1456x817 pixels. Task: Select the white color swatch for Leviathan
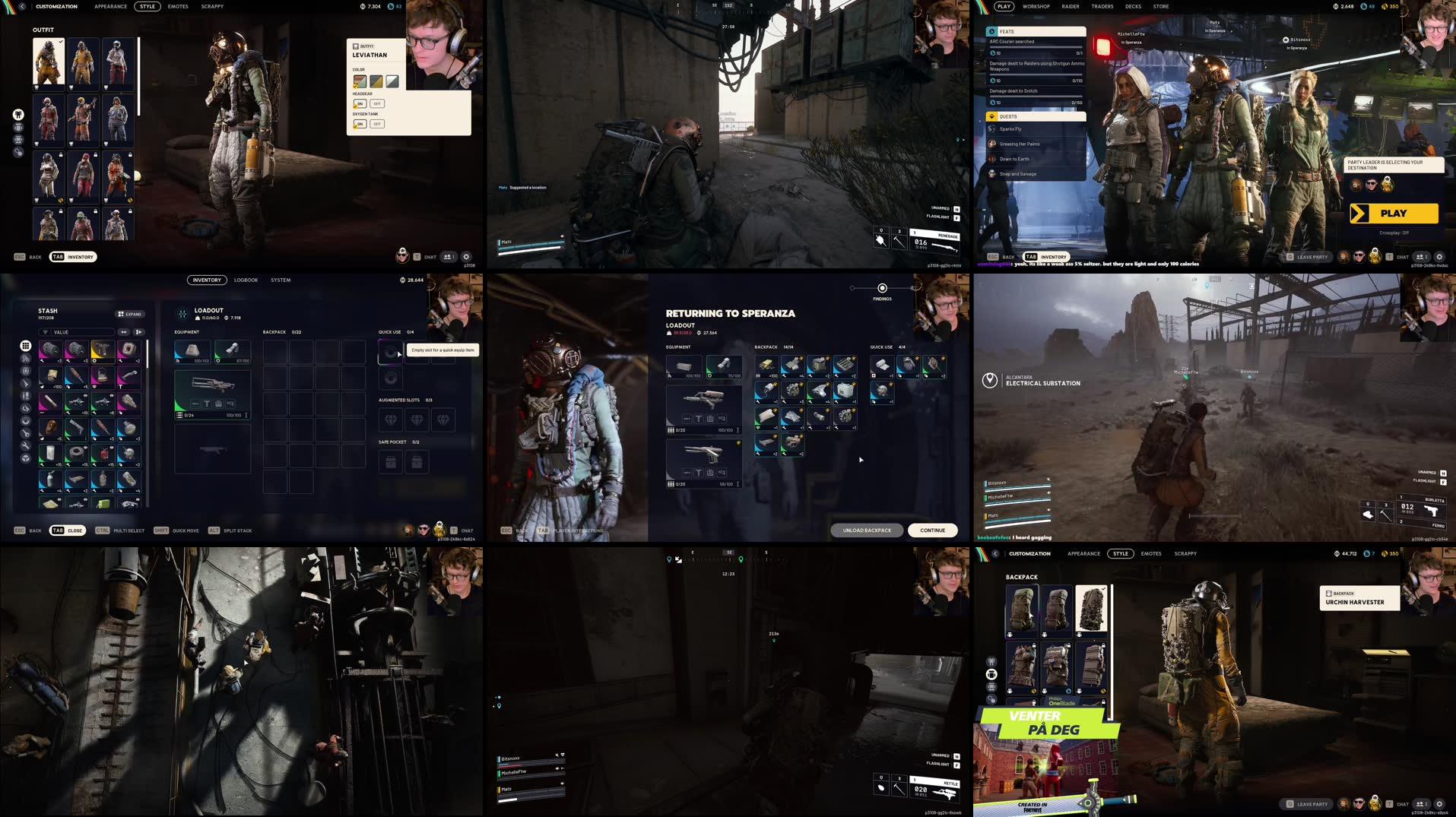pos(392,81)
